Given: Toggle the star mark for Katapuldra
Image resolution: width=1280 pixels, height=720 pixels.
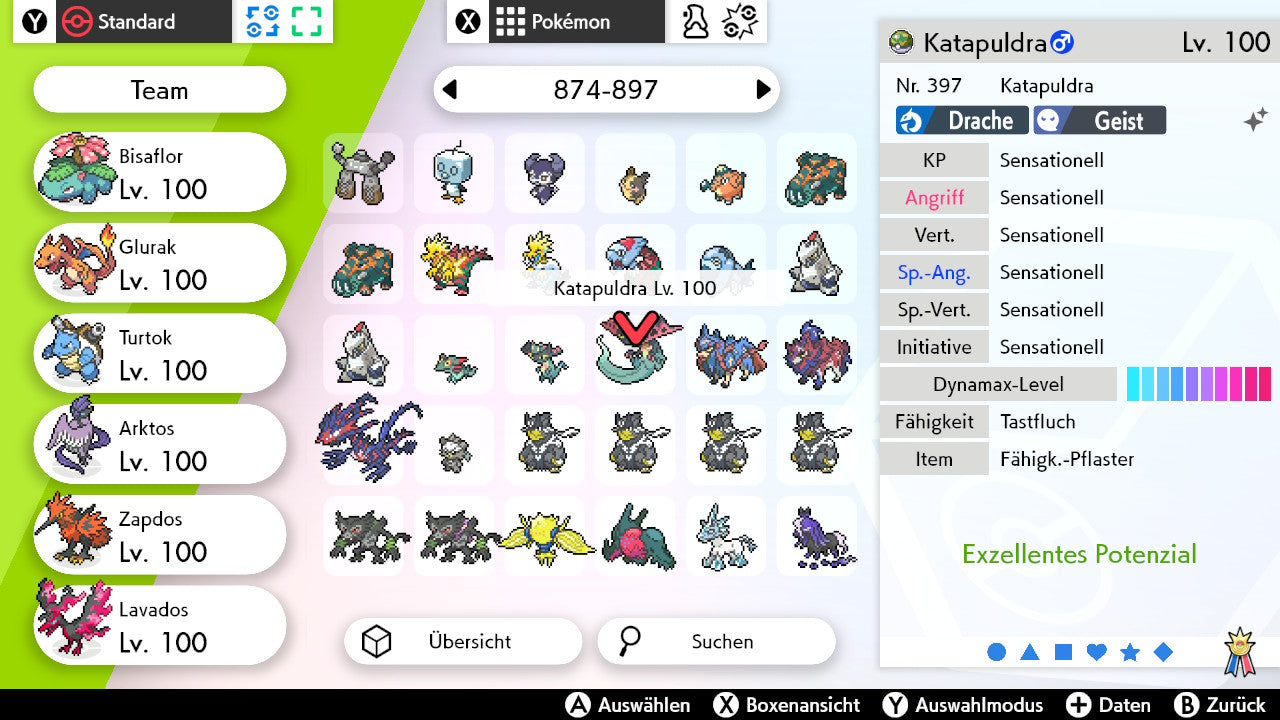Looking at the screenshot, I should pyautogui.click(x=1130, y=651).
